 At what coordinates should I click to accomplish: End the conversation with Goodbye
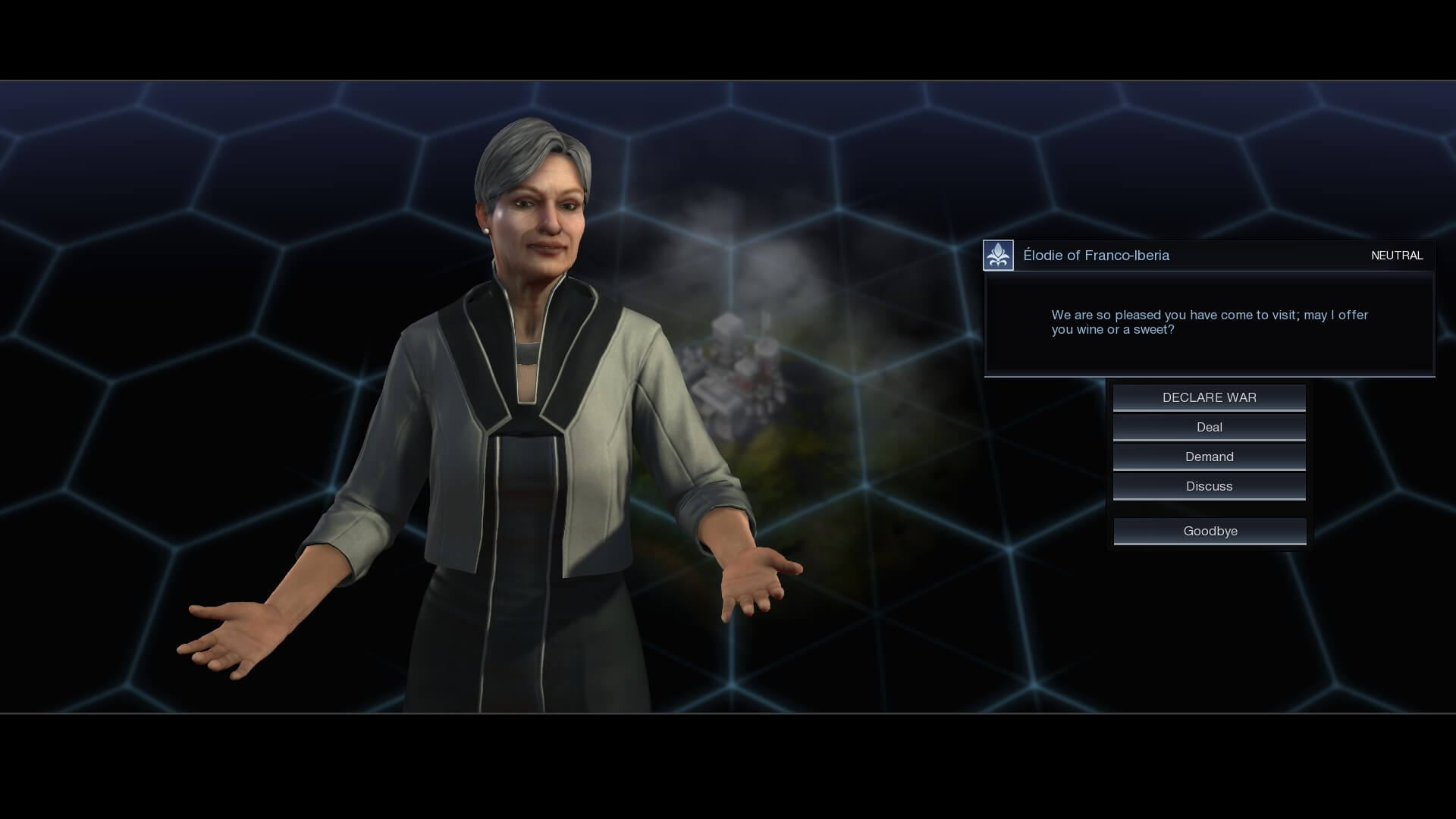1209,530
